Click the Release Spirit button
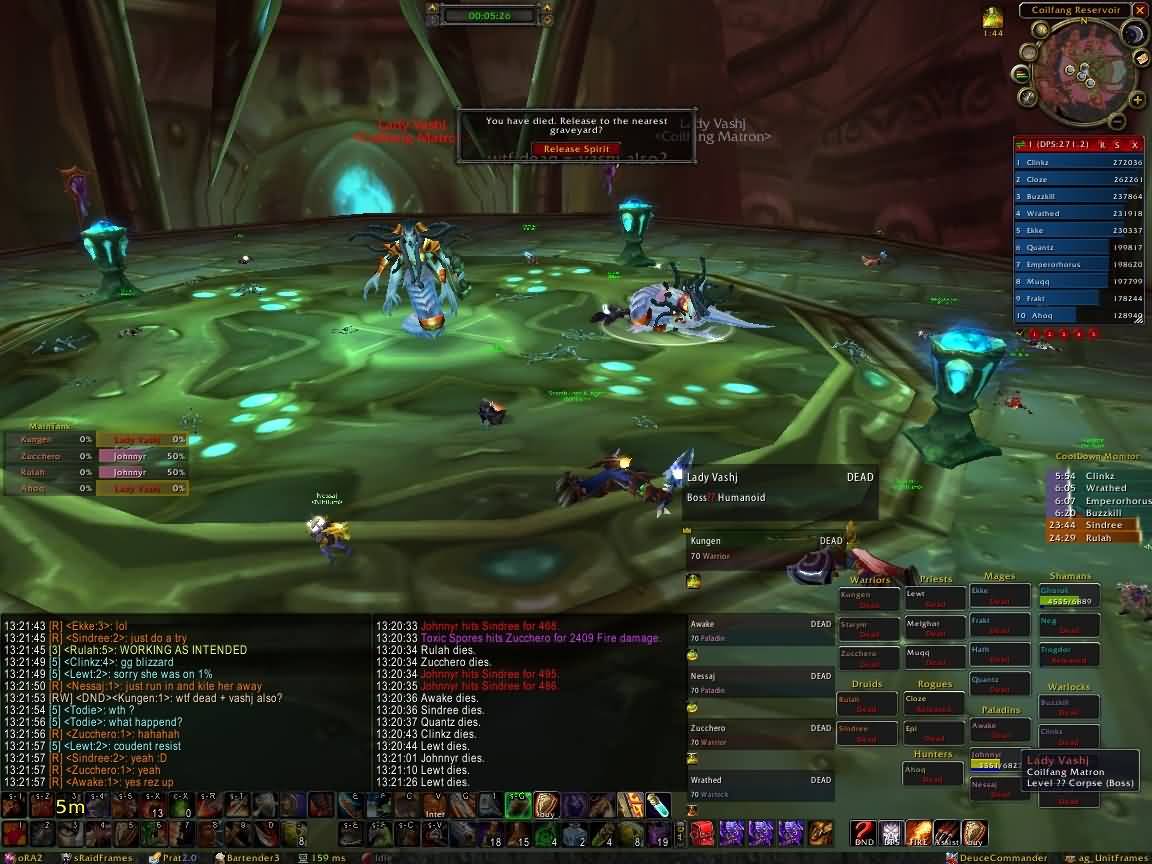Viewport: 1152px width, 864px height. click(x=576, y=149)
